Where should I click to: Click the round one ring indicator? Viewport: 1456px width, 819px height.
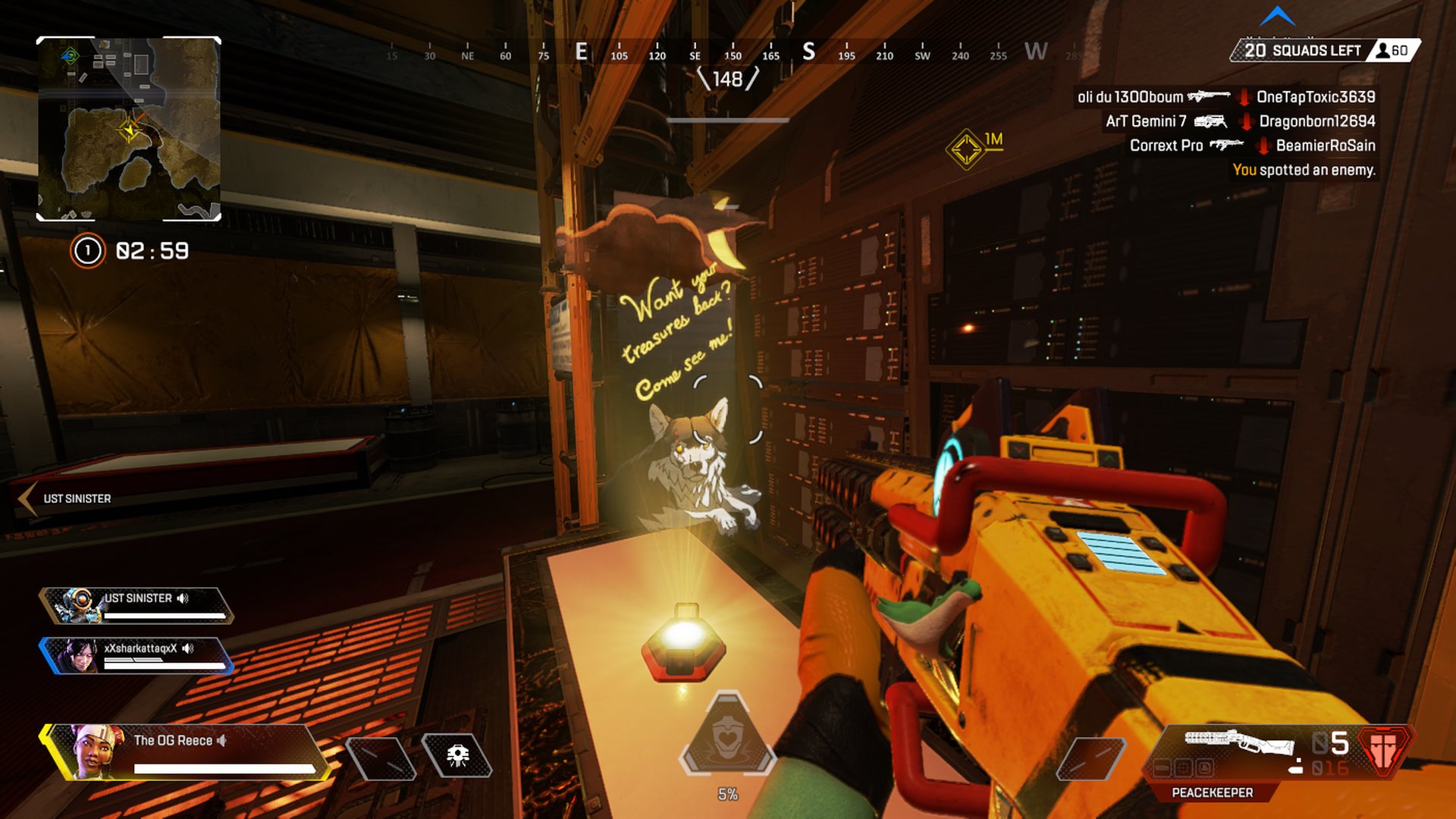pyautogui.click(x=87, y=251)
